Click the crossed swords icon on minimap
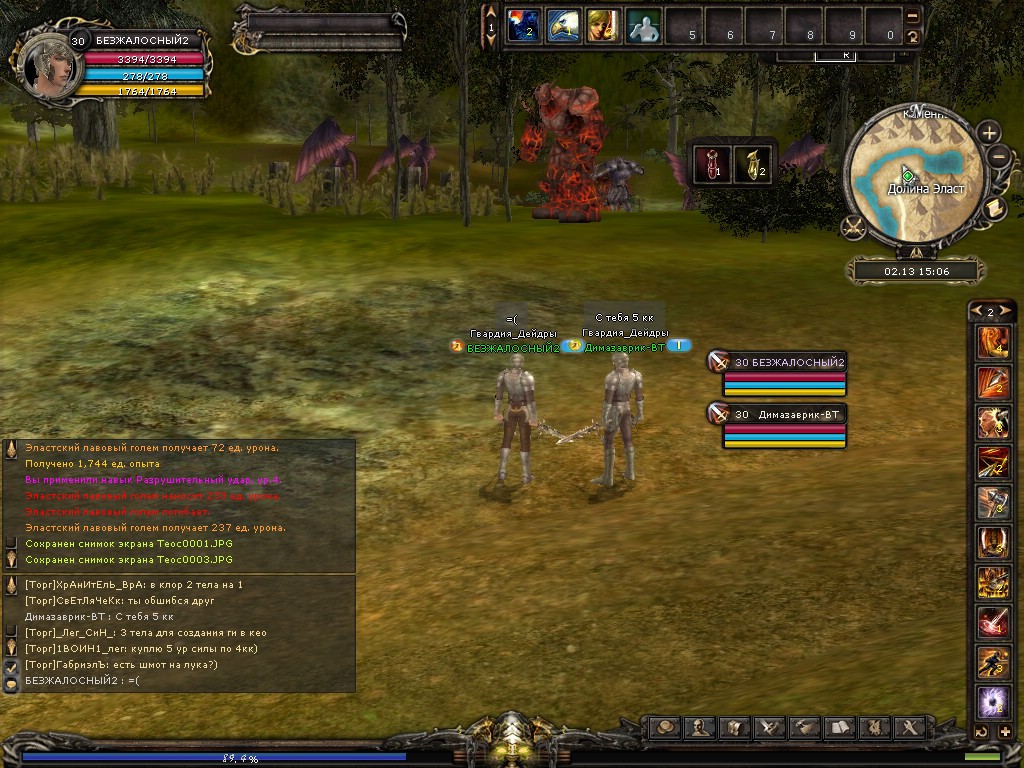 click(853, 227)
